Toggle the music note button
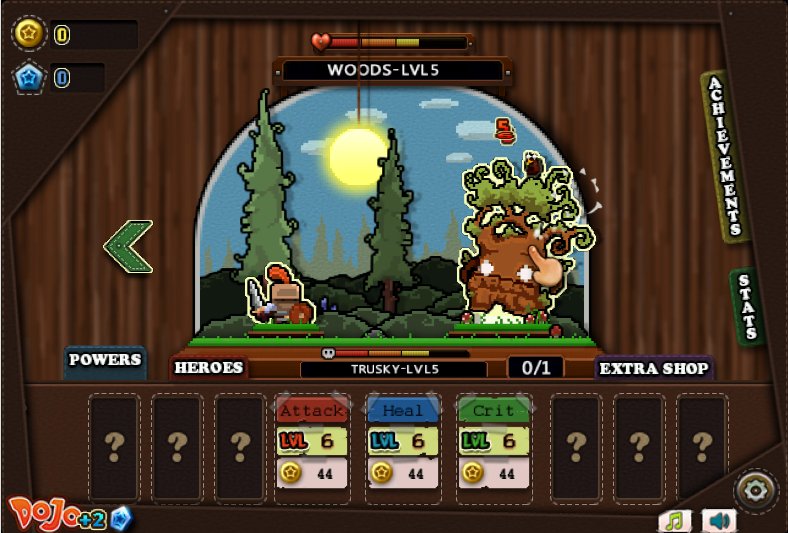This screenshot has width=788, height=533. pyautogui.click(x=675, y=520)
